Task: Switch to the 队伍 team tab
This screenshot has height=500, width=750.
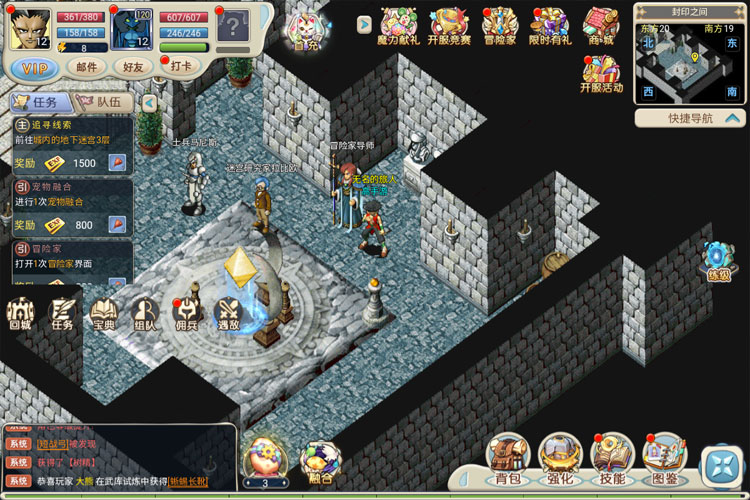Action: click(x=106, y=102)
